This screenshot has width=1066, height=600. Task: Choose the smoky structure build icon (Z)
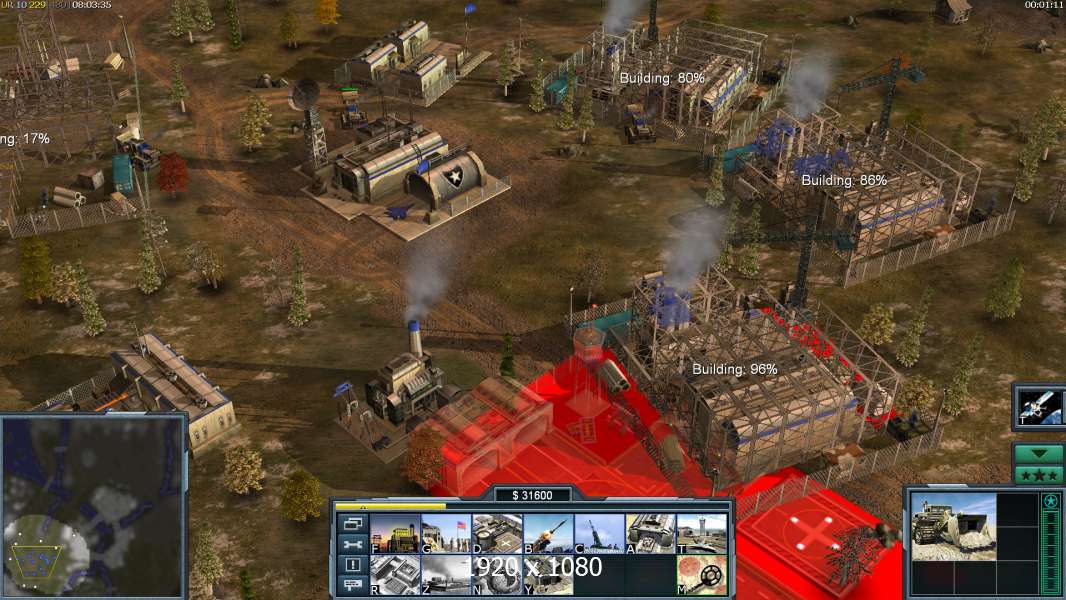[x=446, y=575]
